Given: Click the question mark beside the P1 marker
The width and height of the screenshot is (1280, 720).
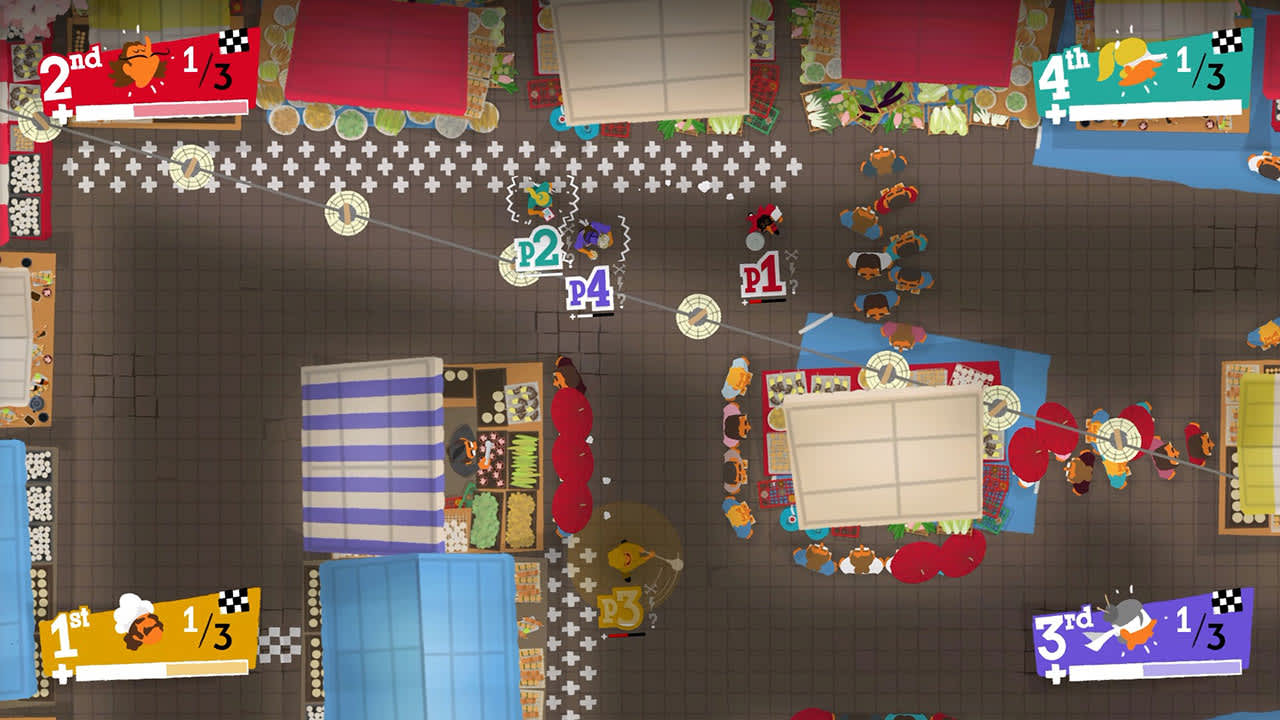Looking at the screenshot, I should (x=793, y=287).
